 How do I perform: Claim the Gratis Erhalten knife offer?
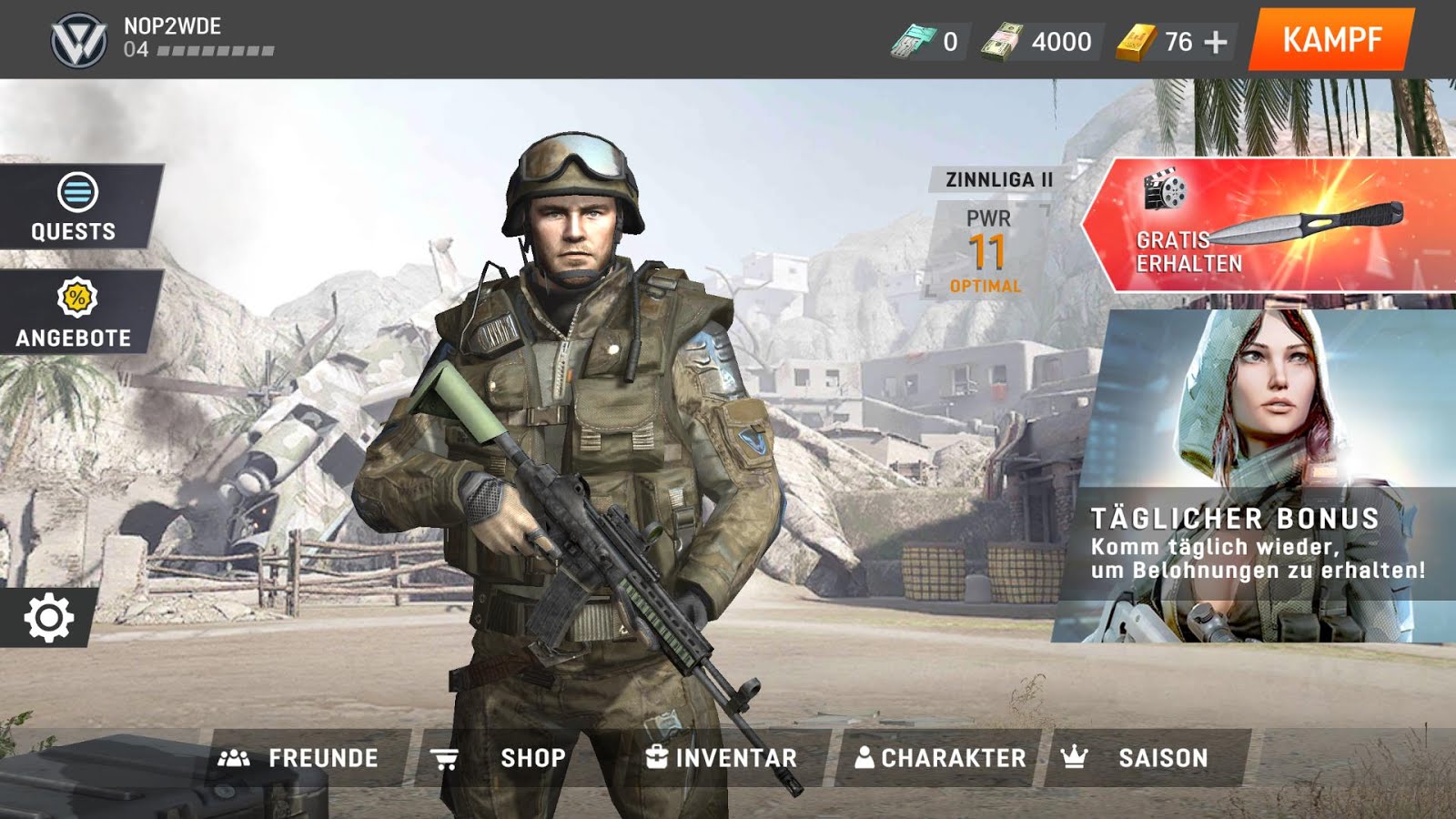(x=1269, y=226)
